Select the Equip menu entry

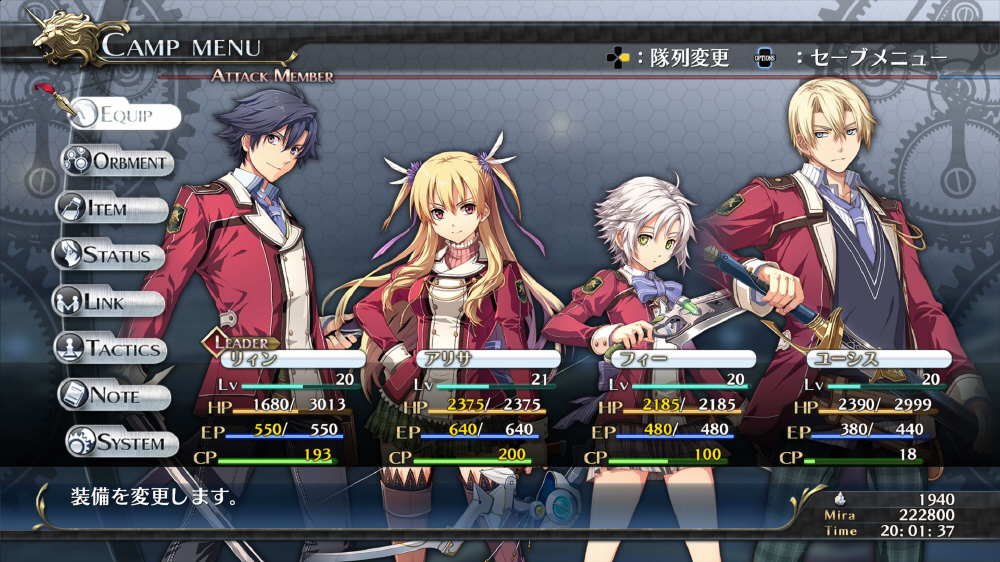coord(125,115)
